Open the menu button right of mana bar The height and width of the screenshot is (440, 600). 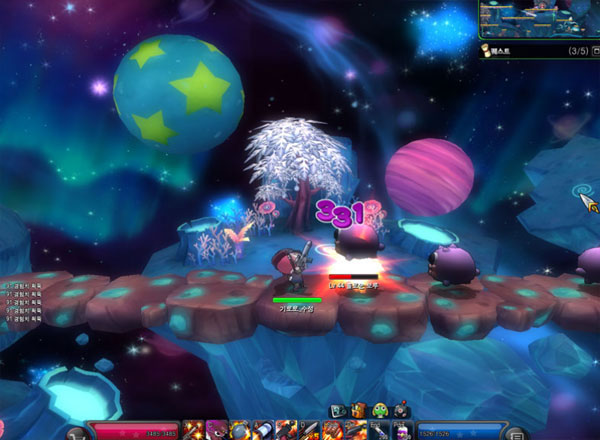click(x=515, y=434)
